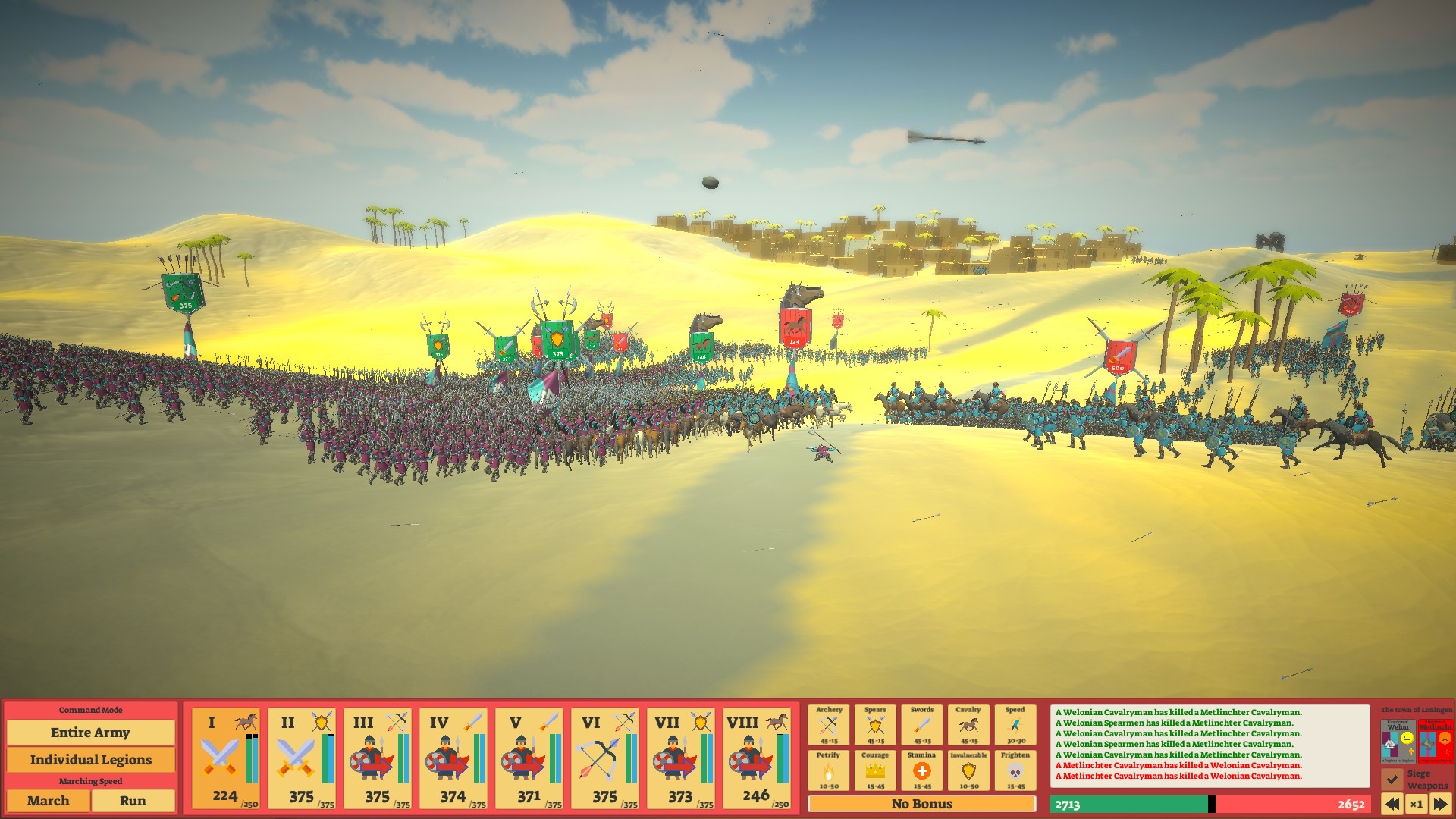Select the Petrify flame icon
This screenshot has width=1456, height=819.
click(x=830, y=772)
